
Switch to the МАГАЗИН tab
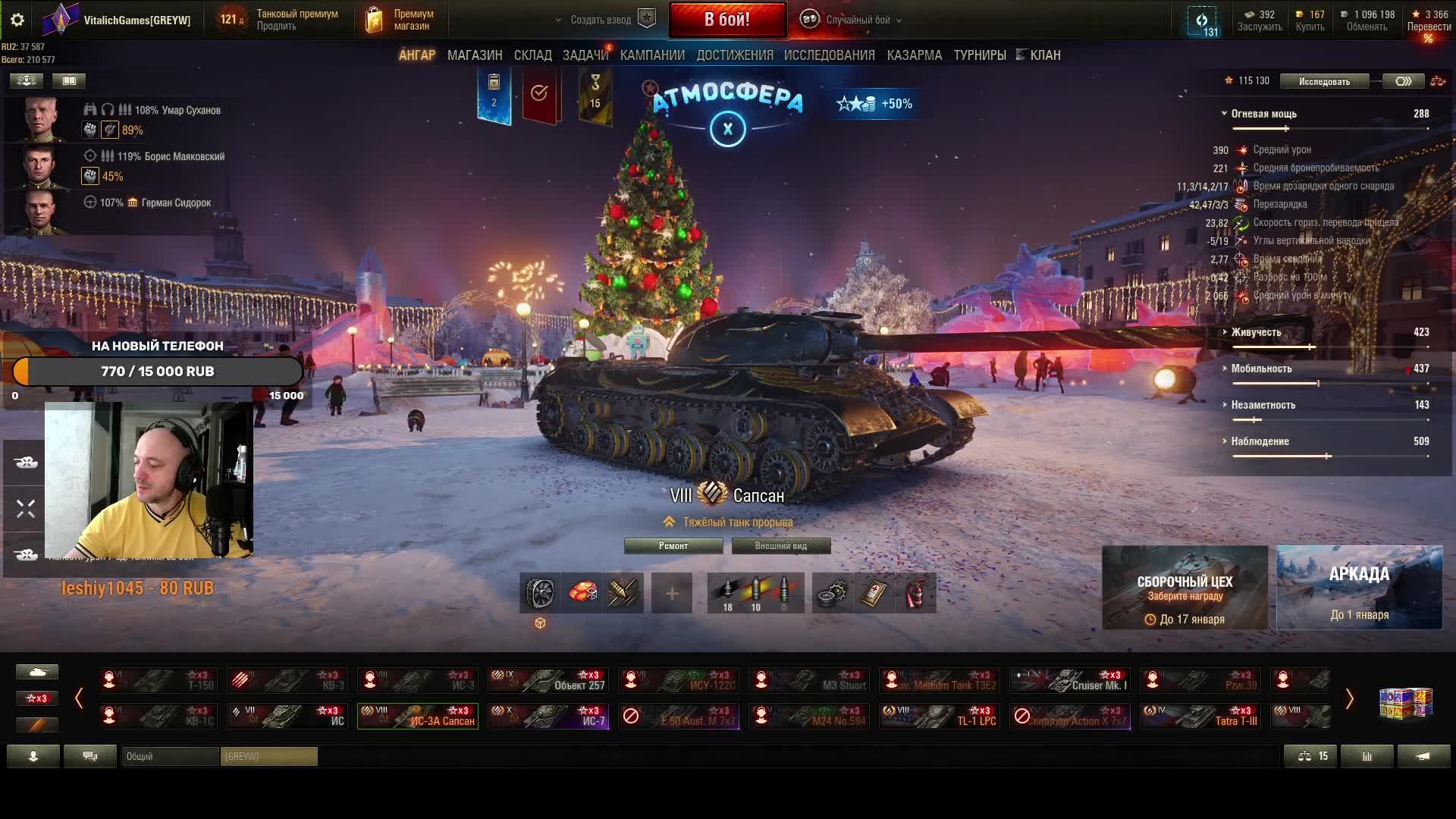pos(475,55)
